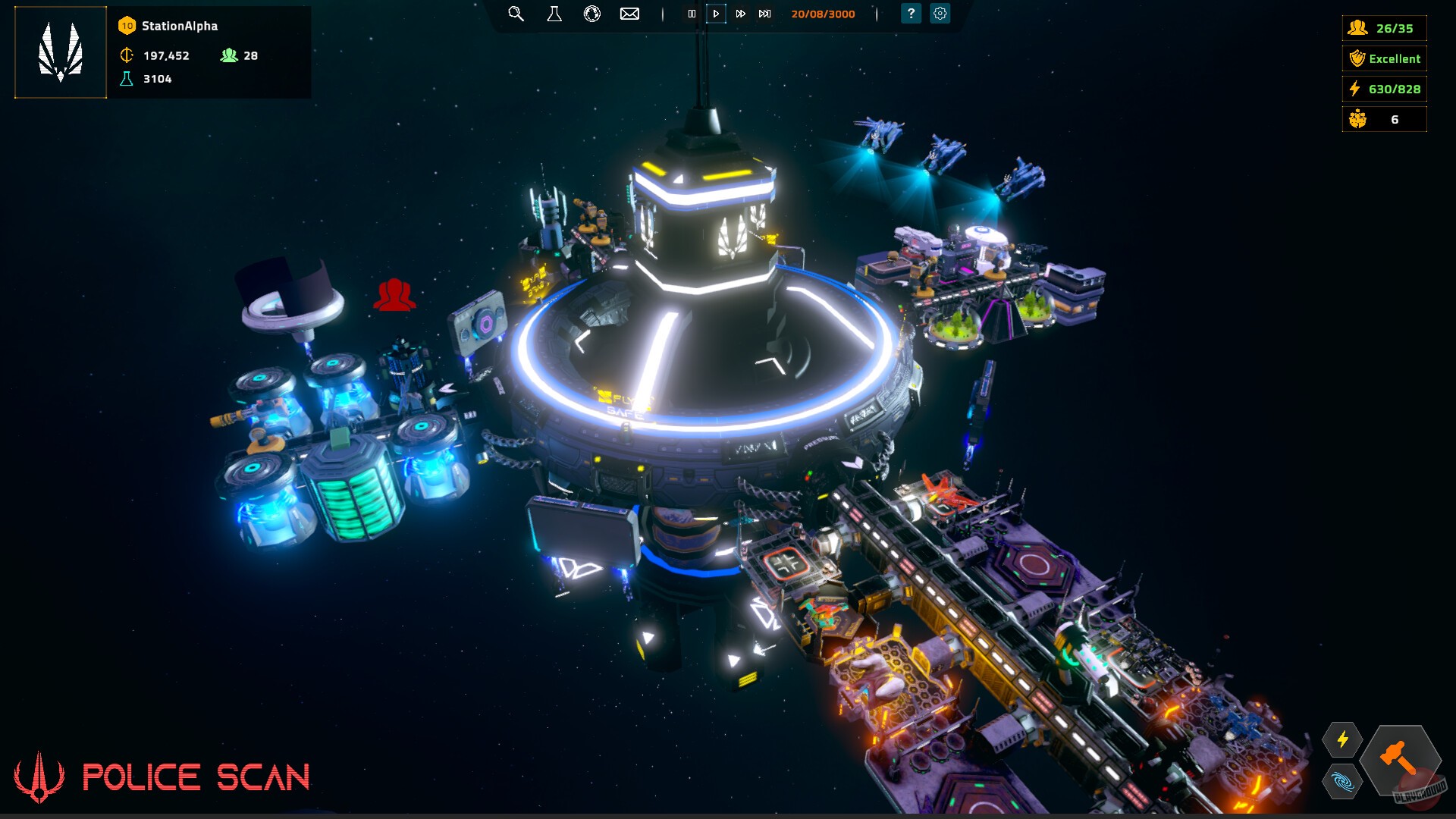Open the gift rewards counter
Image resolution: width=1456 pixels, height=819 pixels.
[x=1384, y=119]
